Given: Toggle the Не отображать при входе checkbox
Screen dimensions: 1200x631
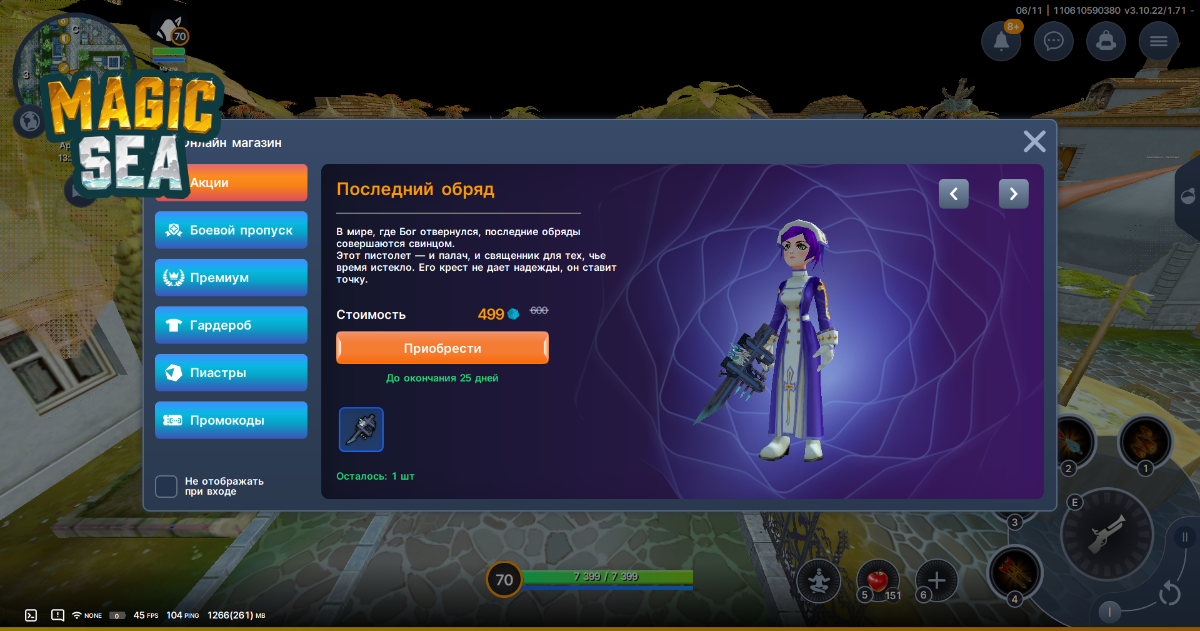Looking at the screenshot, I should [x=166, y=486].
